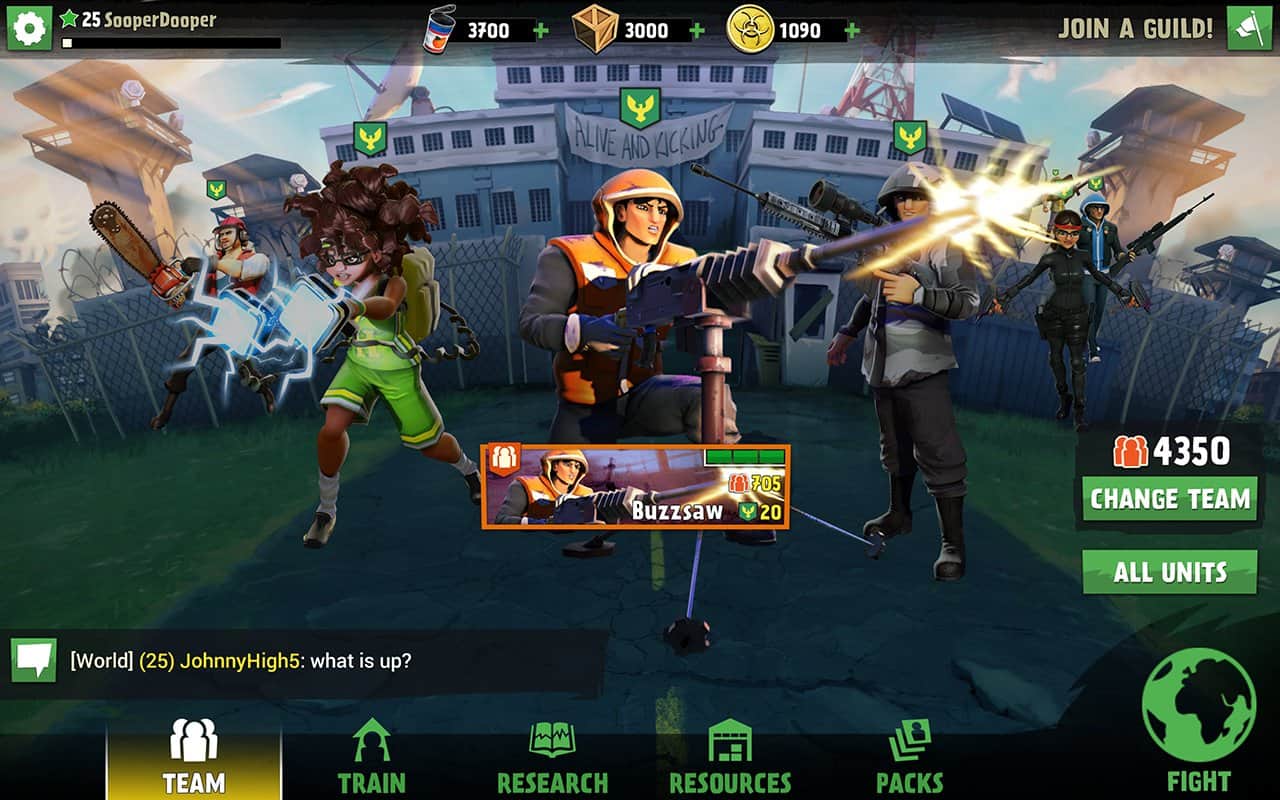Open the settings gear icon
The height and width of the screenshot is (800, 1280).
pos(29,28)
